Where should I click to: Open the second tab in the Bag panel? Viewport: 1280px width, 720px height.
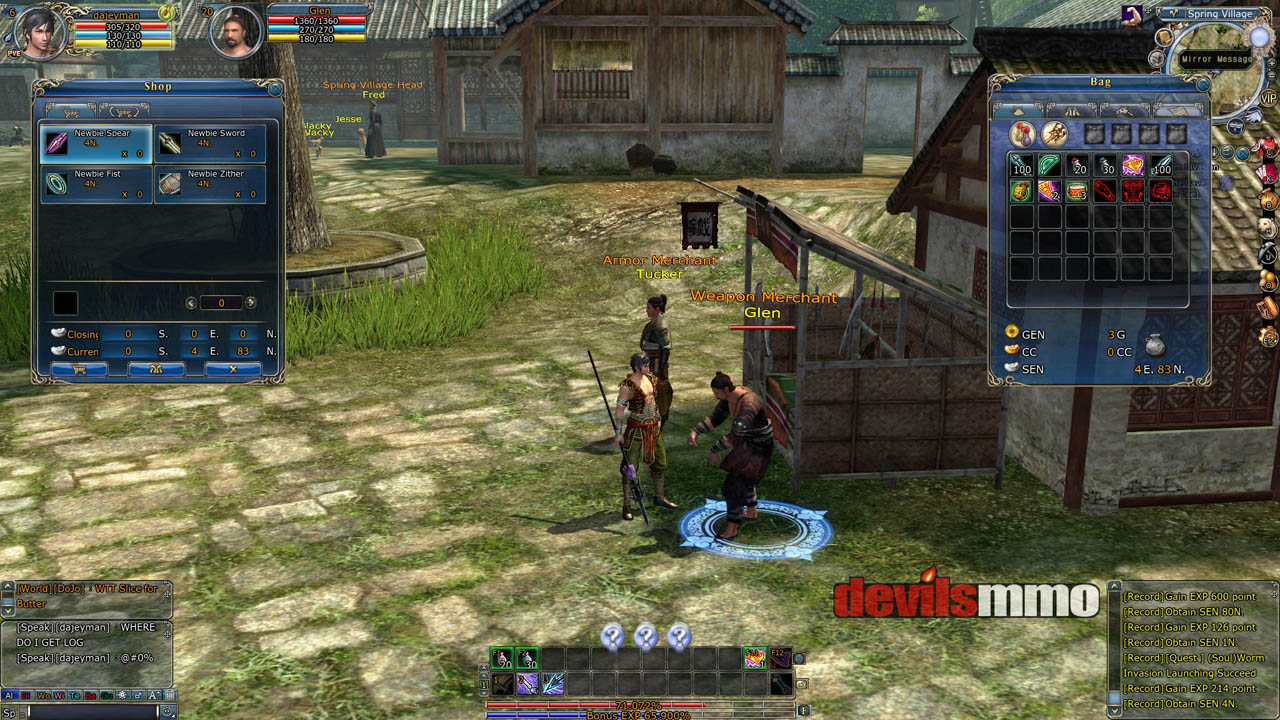click(x=1072, y=111)
